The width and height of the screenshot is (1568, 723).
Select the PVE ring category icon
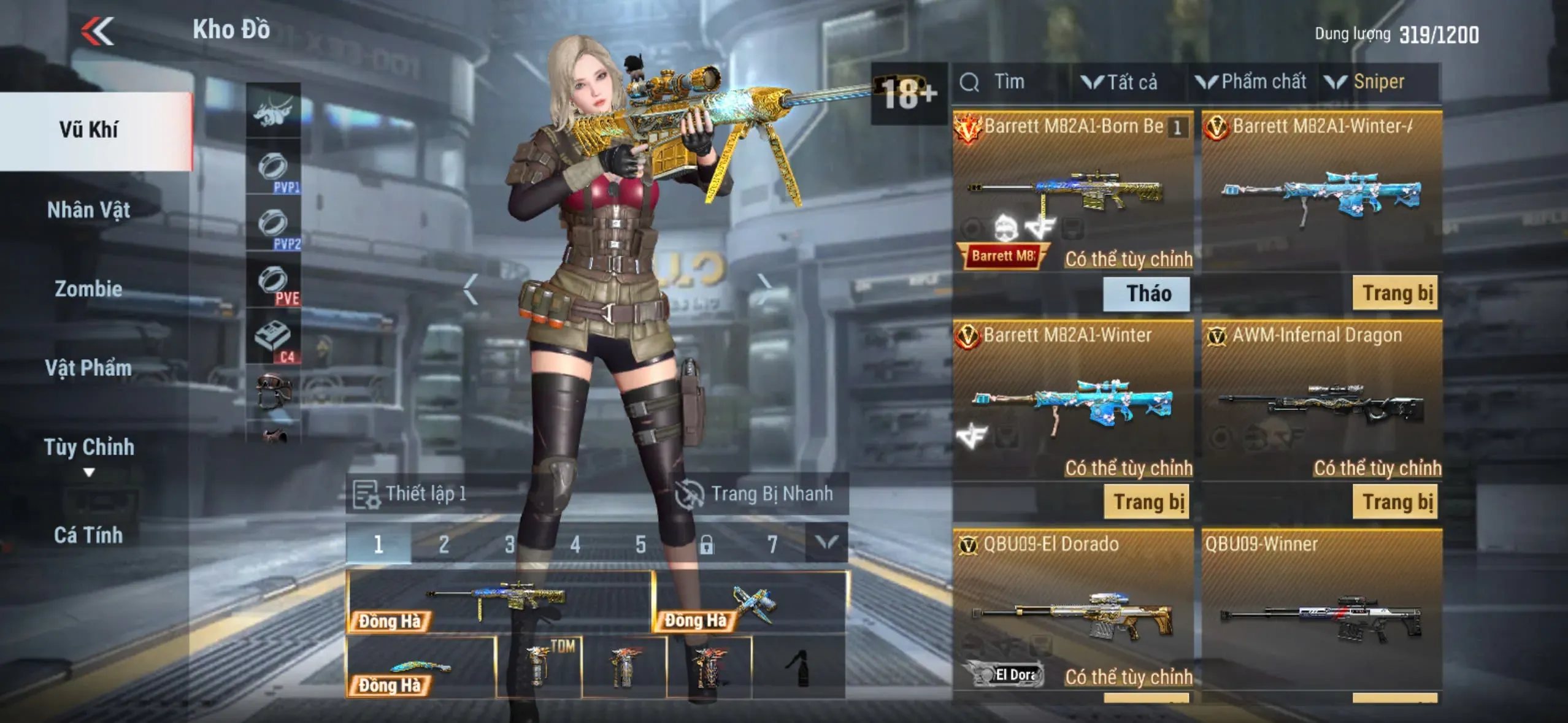[x=274, y=284]
